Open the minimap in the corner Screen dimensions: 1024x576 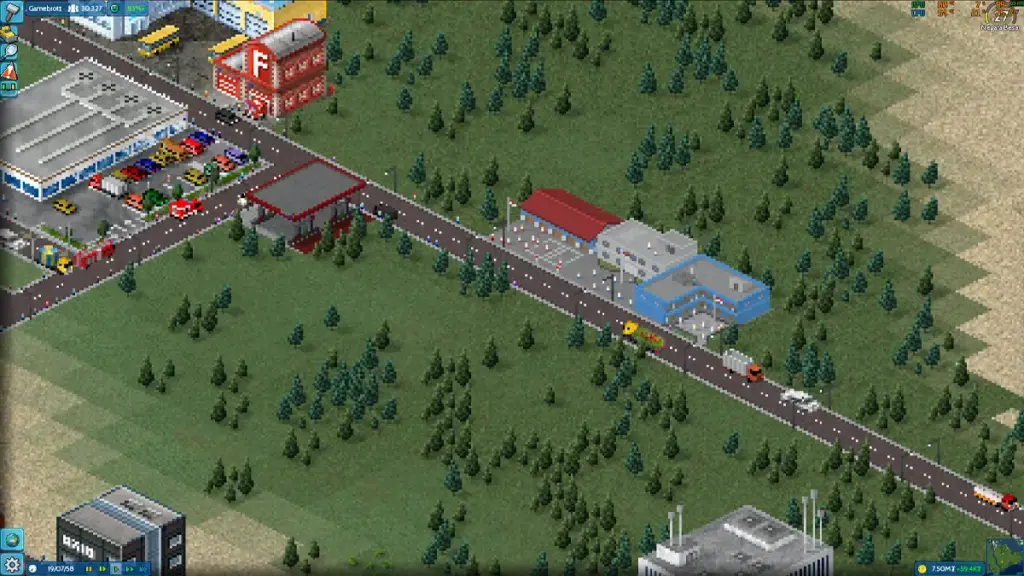tap(1002, 556)
